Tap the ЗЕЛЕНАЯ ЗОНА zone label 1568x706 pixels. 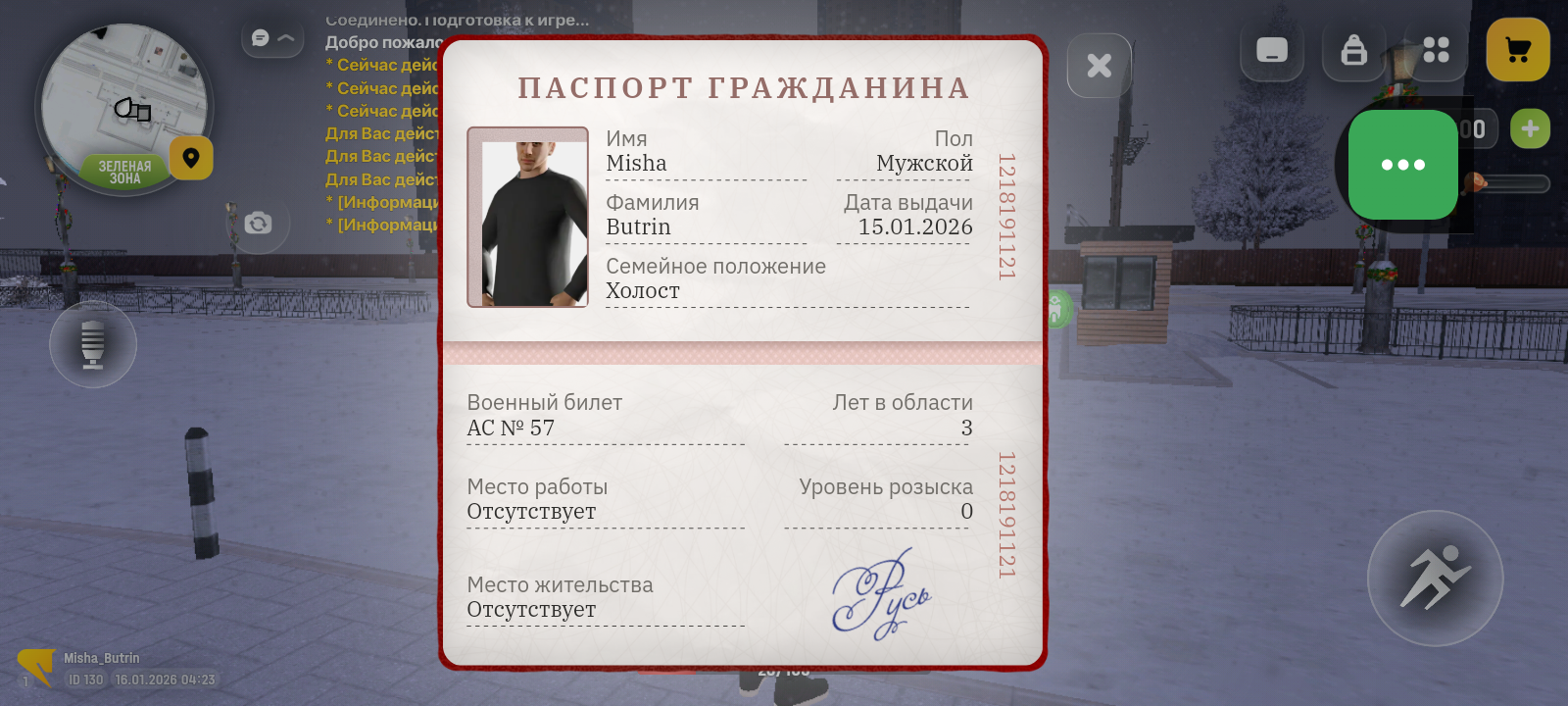(125, 171)
